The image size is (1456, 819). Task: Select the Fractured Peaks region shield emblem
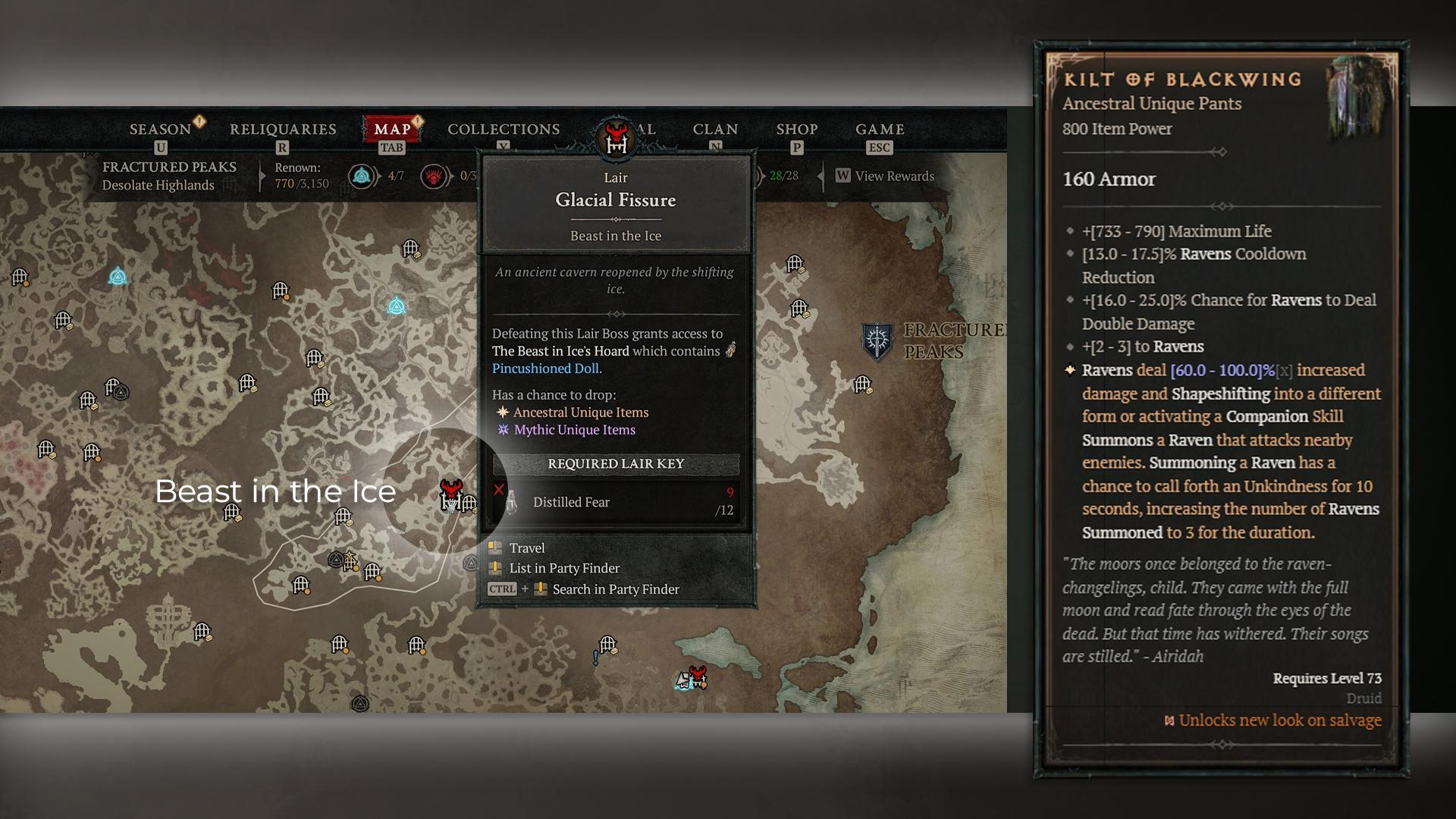click(x=877, y=340)
